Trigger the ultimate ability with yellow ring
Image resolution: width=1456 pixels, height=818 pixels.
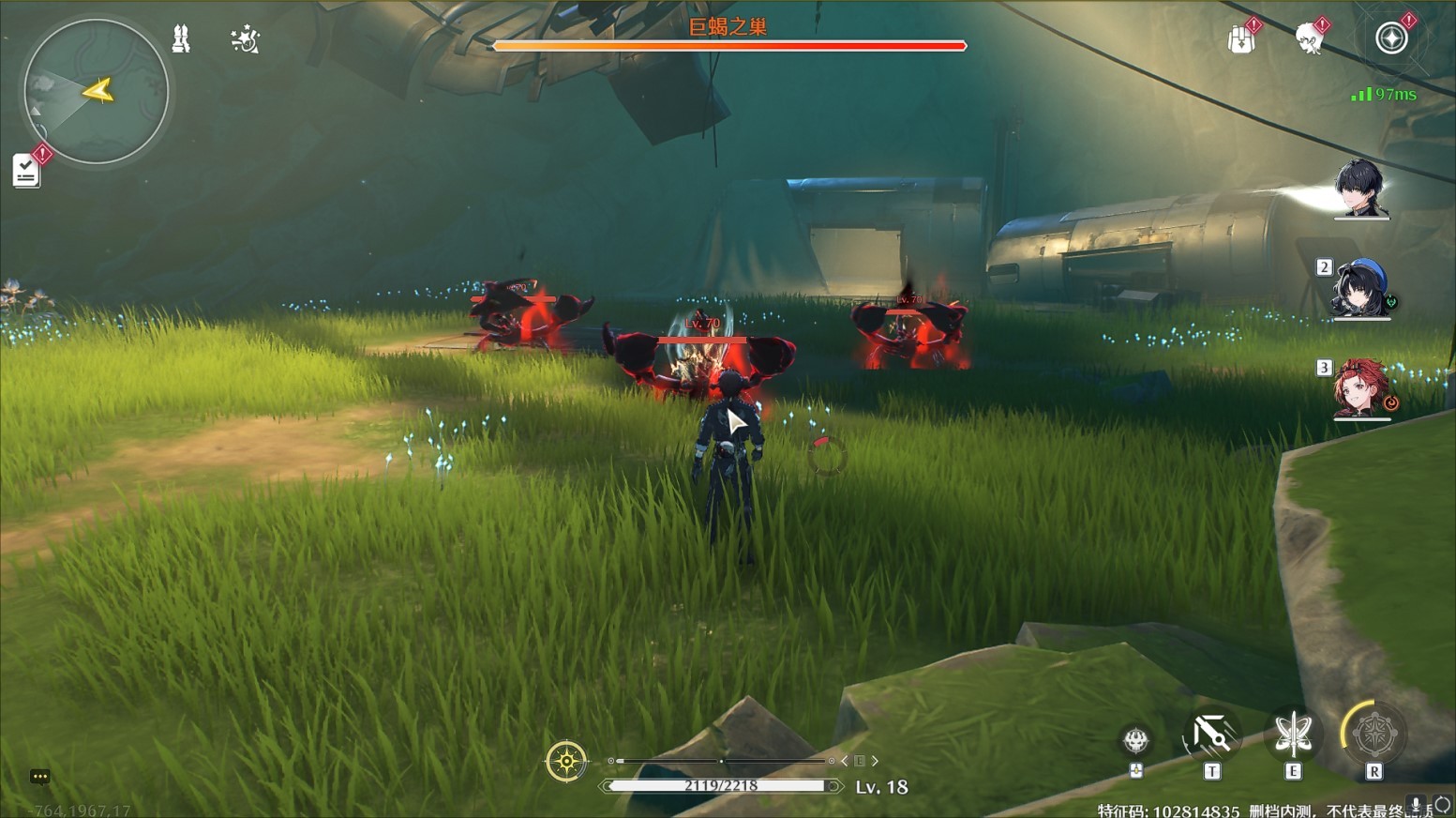pos(1373,734)
